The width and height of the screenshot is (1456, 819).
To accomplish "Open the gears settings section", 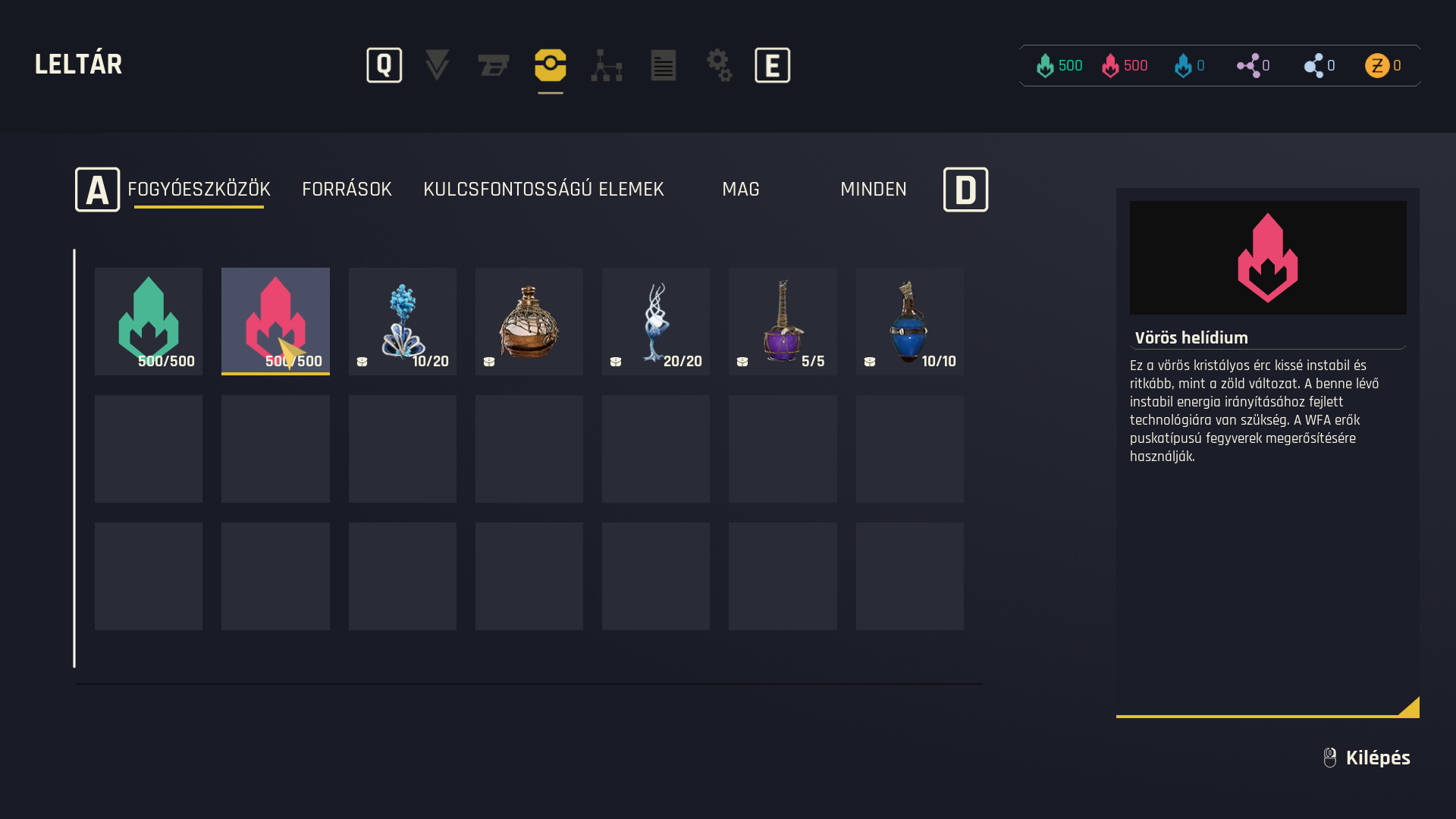I will [719, 65].
